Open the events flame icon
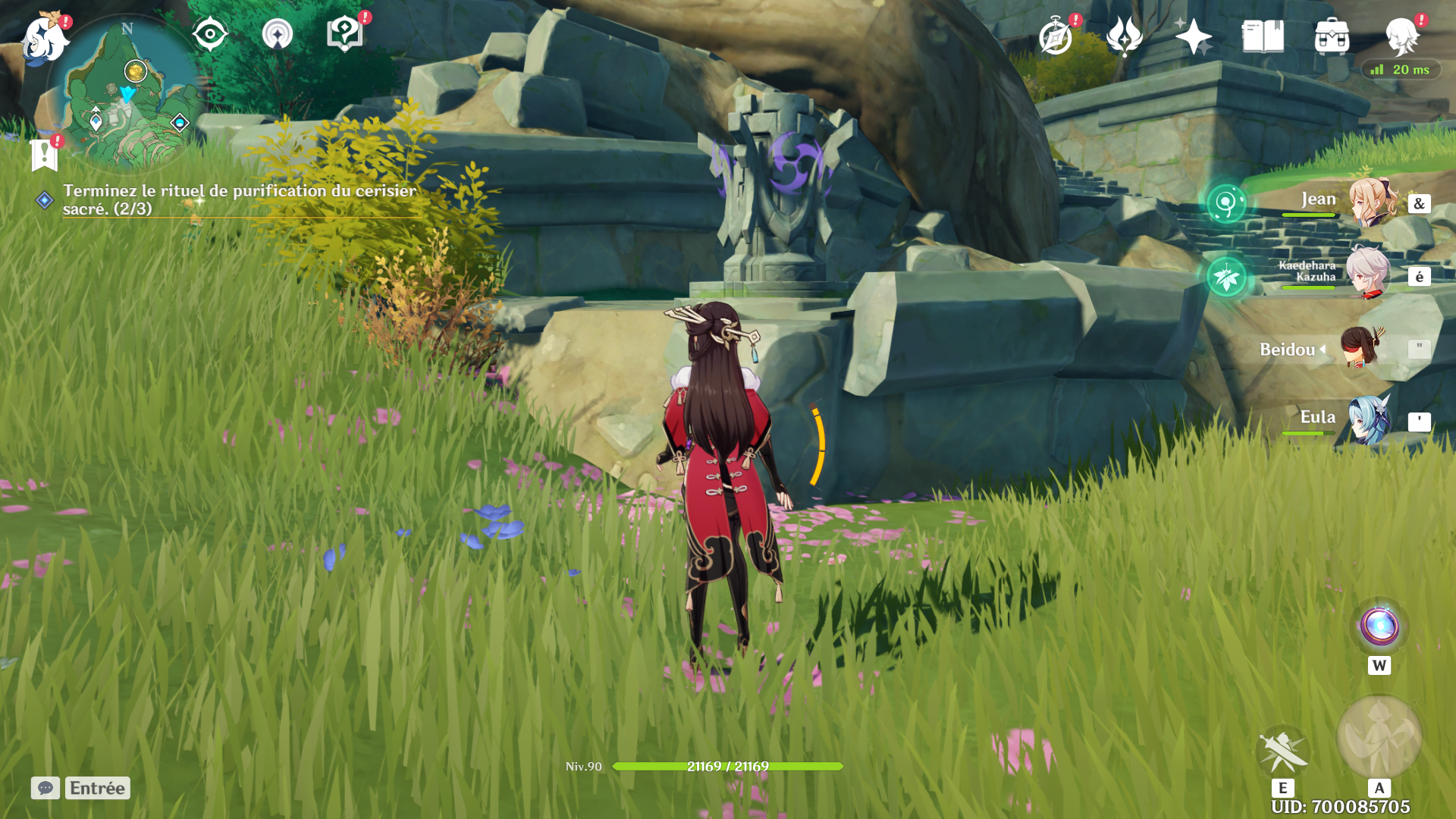The width and height of the screenshot is (1456, 819). [x=1124, y=36]
